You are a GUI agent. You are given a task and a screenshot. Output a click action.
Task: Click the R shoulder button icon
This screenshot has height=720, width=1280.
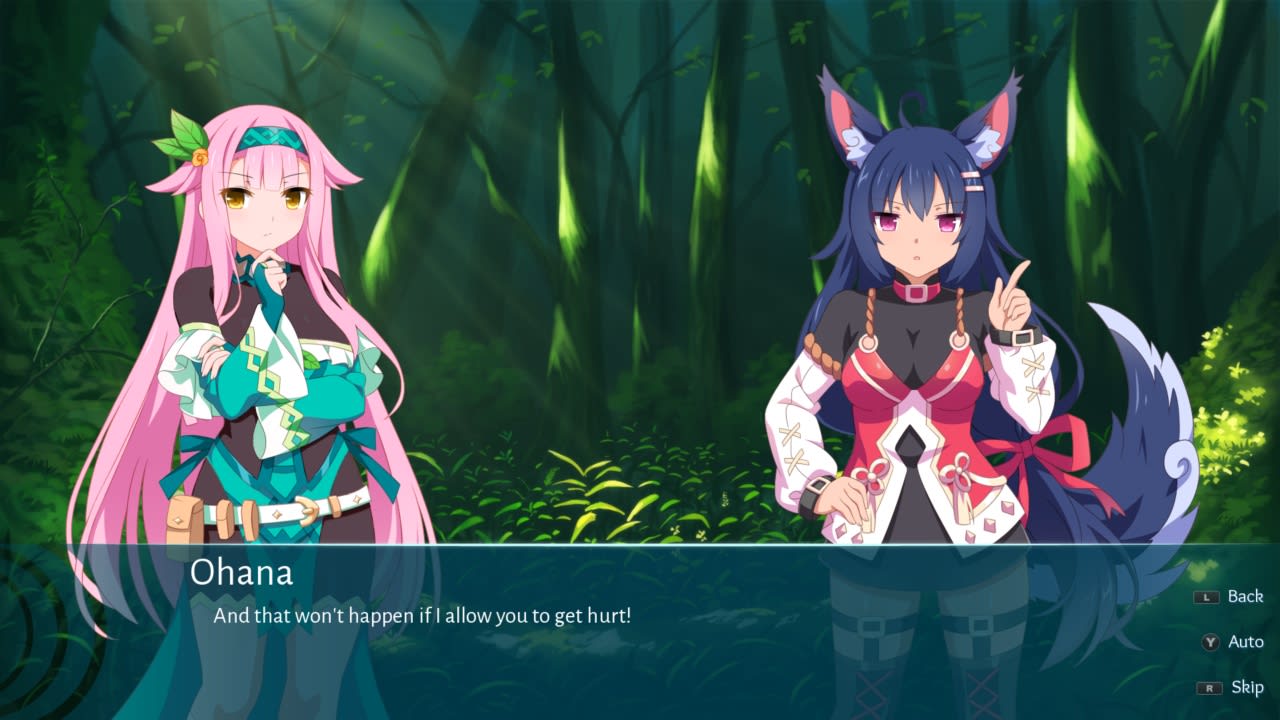(x=1208, y=687)
